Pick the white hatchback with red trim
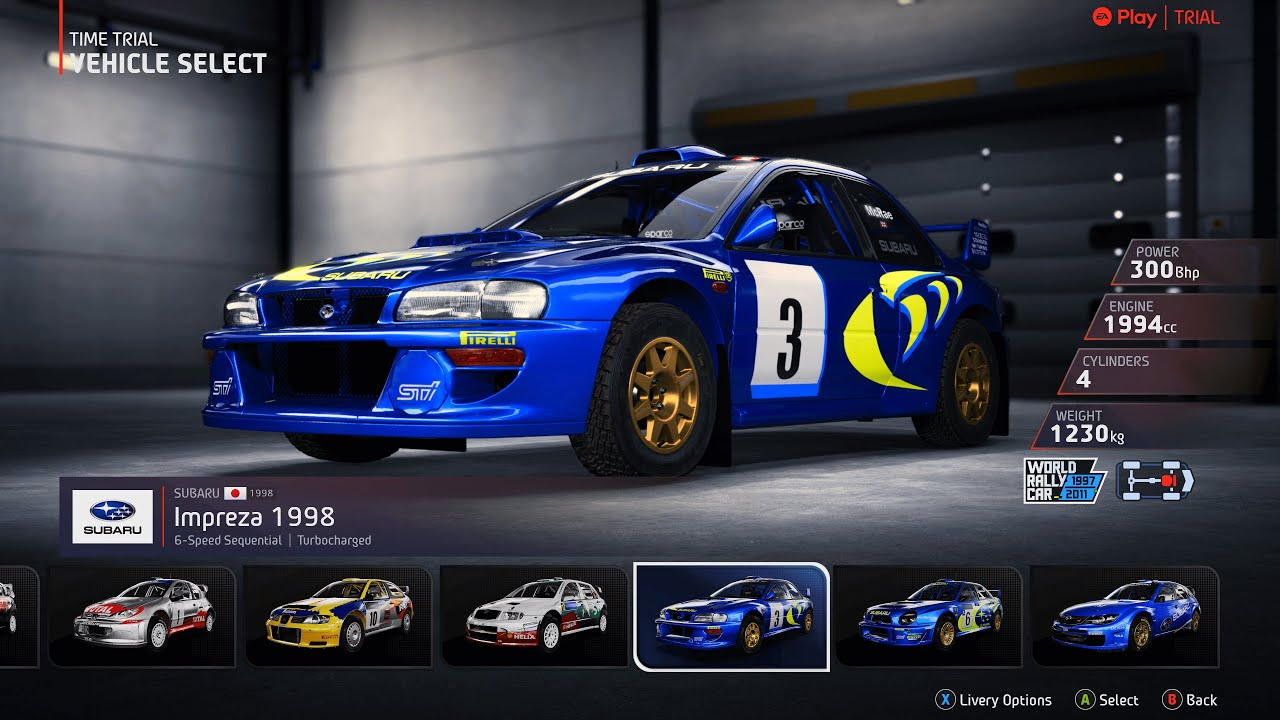This screenshot has width=1280, height=720. click(x=534, y=617)
